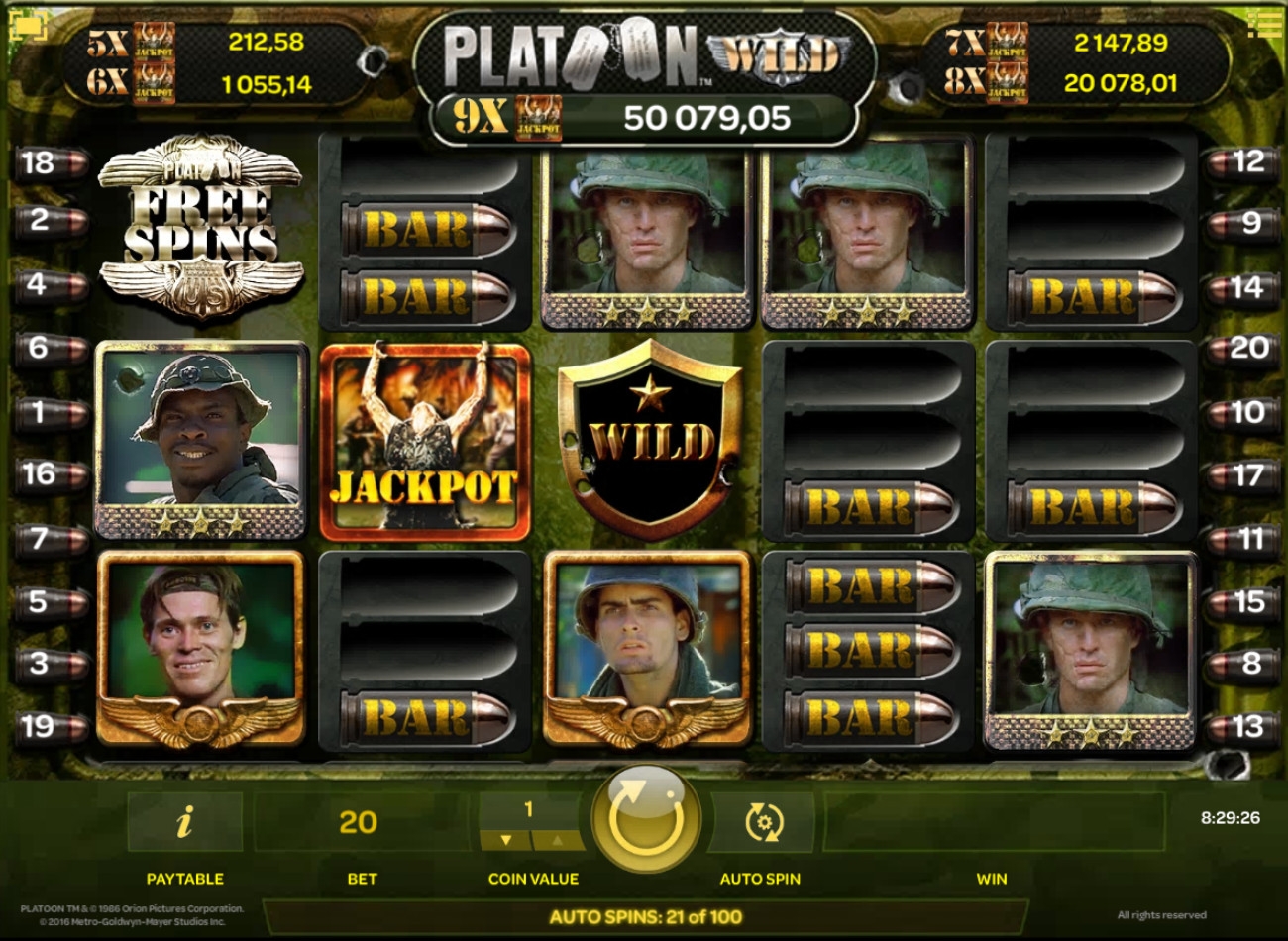Viewport: 1288px width, 941px height.
Task: Show payline 13 bullet marker
Action: [1241, 727]
